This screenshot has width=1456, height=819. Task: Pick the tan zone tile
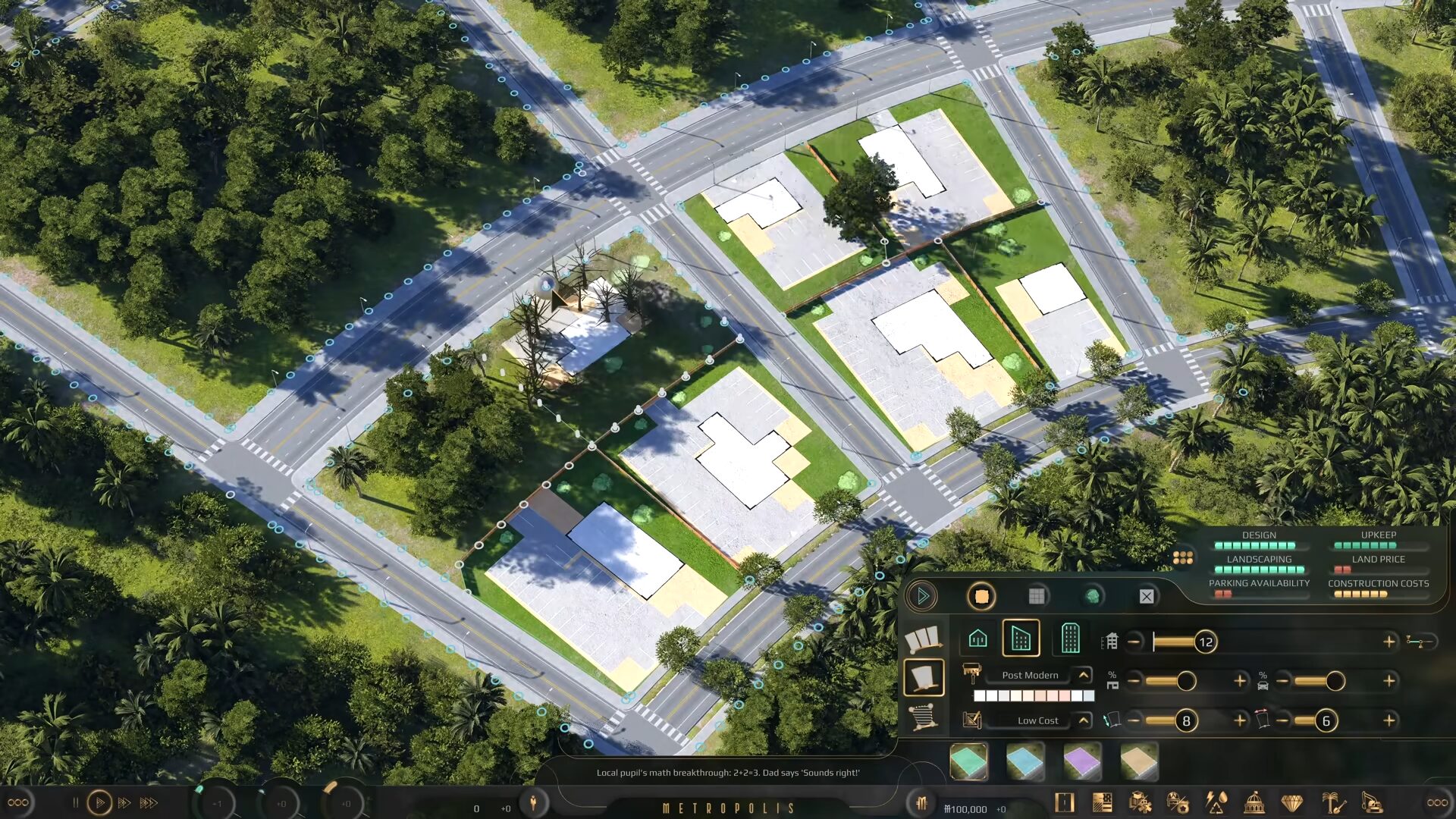[1139, 761]
